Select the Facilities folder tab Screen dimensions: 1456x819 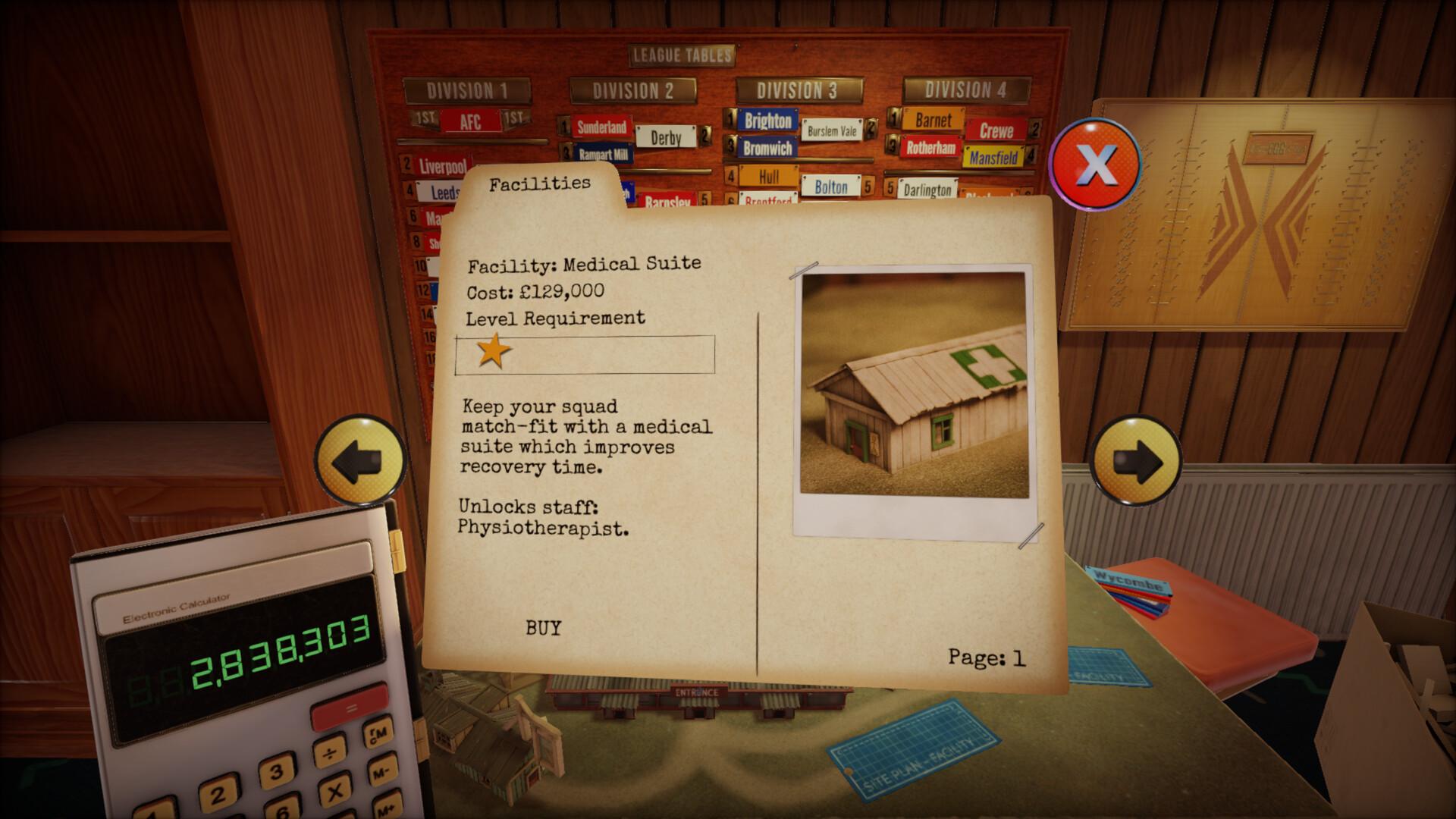coord(541,182)
